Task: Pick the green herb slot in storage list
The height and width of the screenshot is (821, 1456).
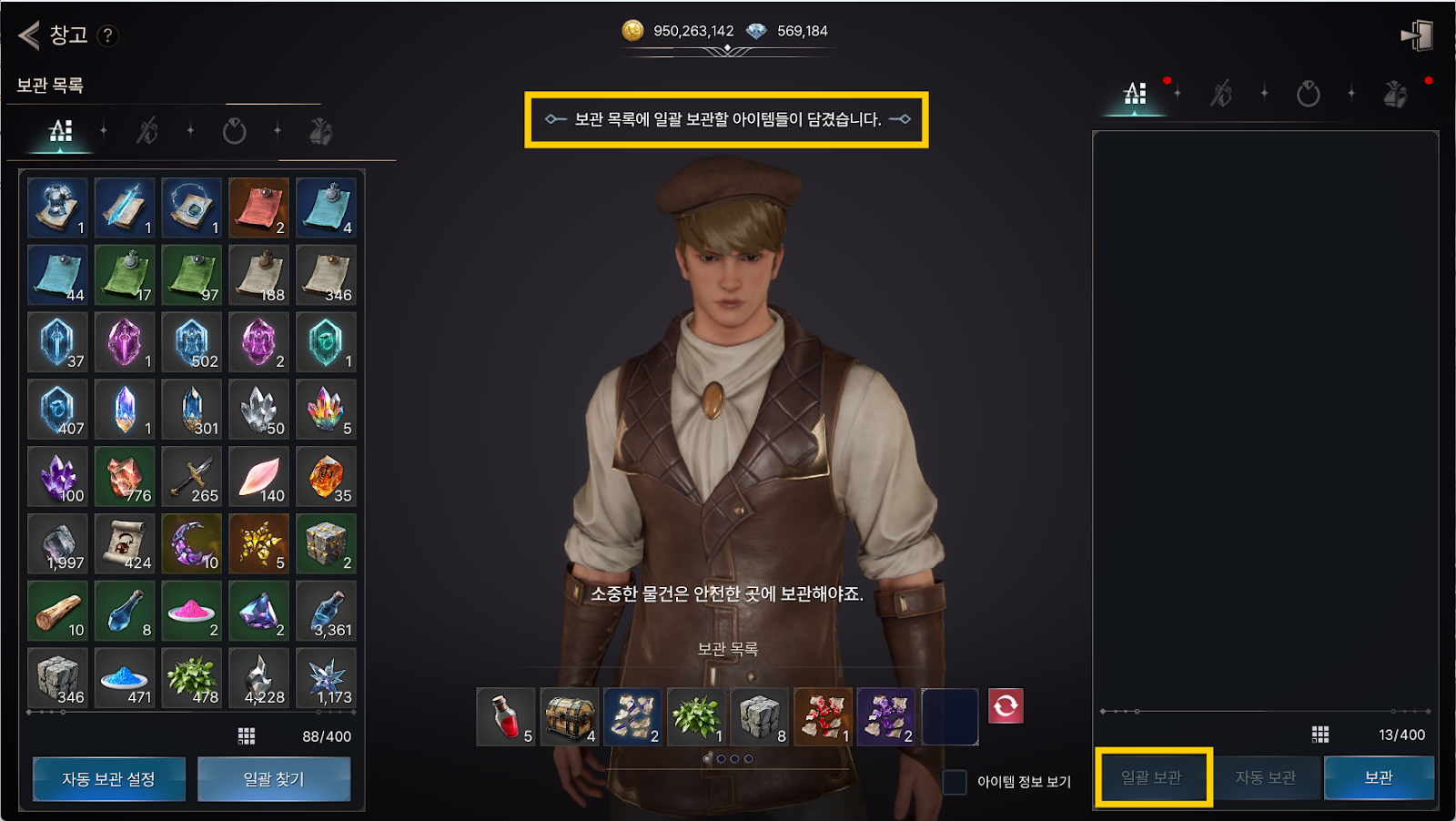Action: coord(697,717)
